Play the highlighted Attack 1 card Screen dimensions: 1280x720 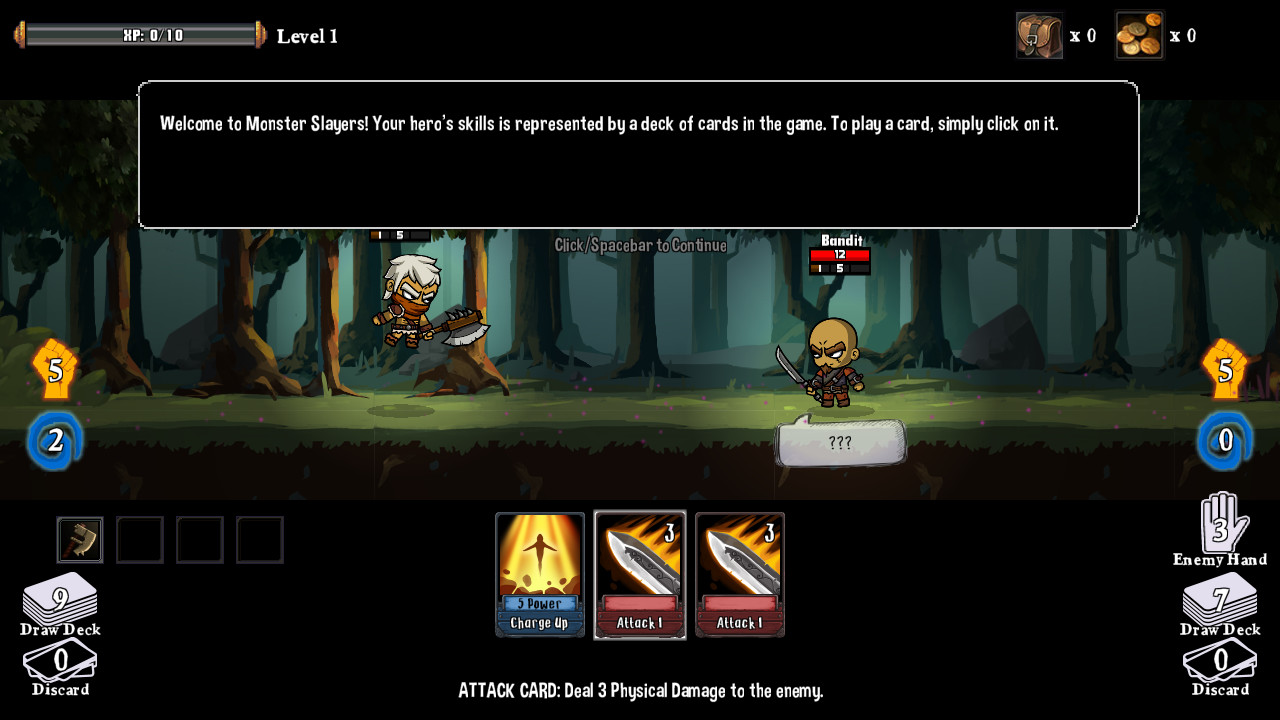coord(639,573)
